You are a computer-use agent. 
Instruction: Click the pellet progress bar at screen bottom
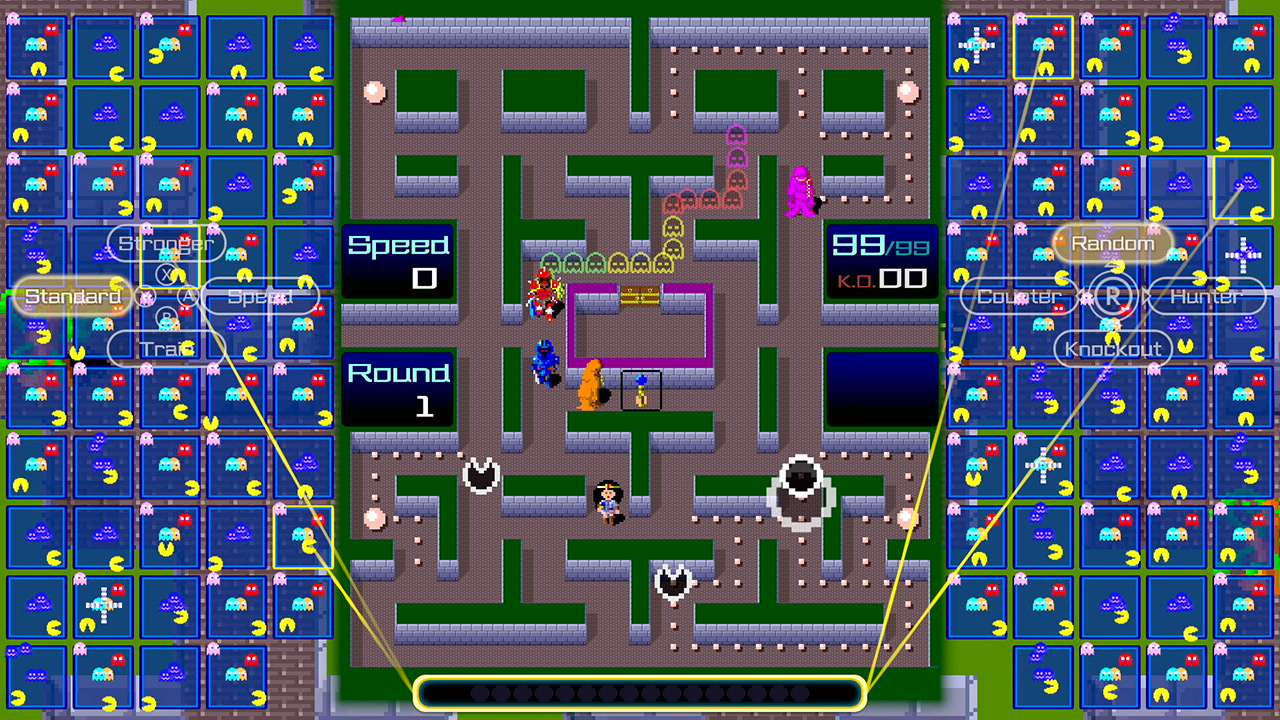click(640, 693)
